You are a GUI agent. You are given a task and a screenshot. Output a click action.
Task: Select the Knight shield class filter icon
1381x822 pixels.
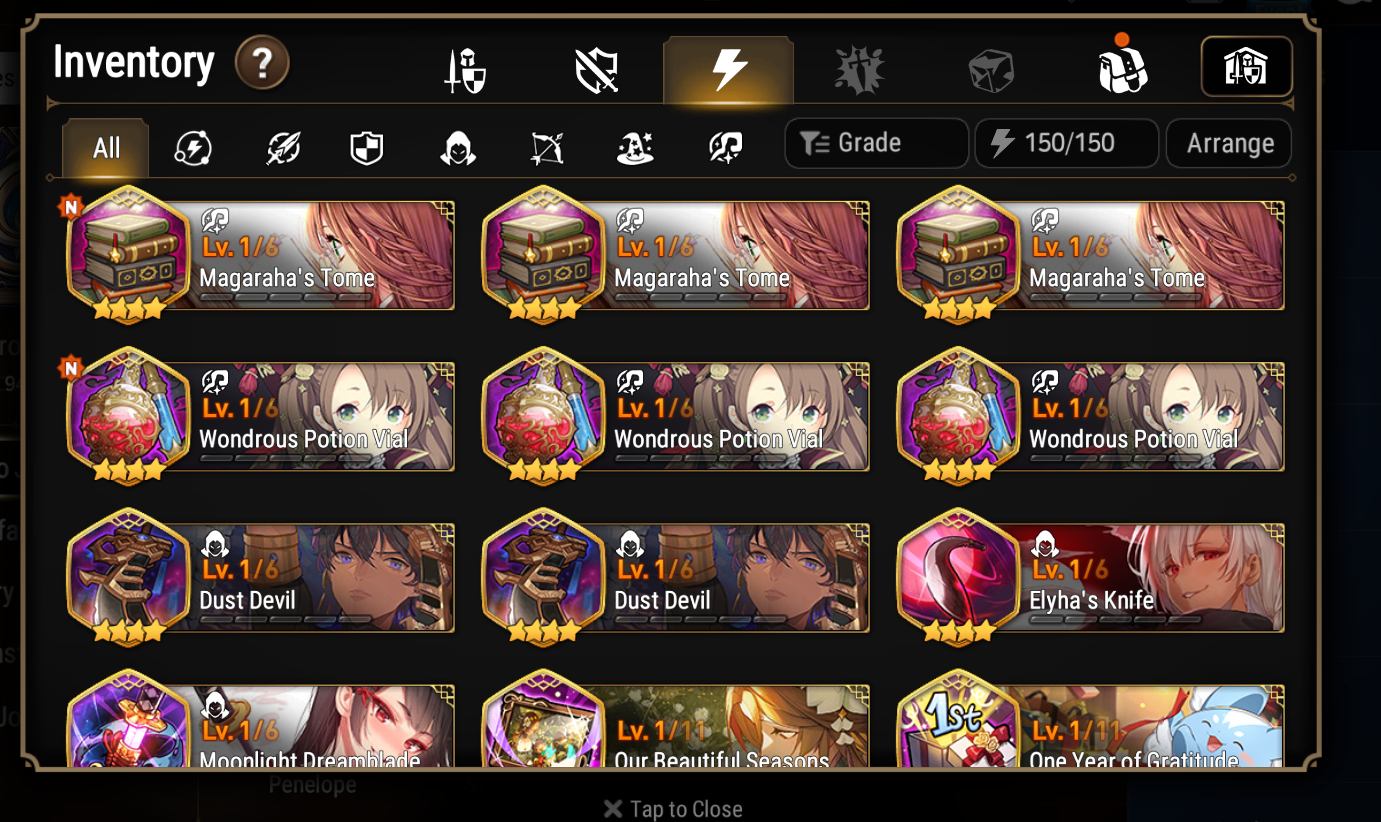(366, 146)
